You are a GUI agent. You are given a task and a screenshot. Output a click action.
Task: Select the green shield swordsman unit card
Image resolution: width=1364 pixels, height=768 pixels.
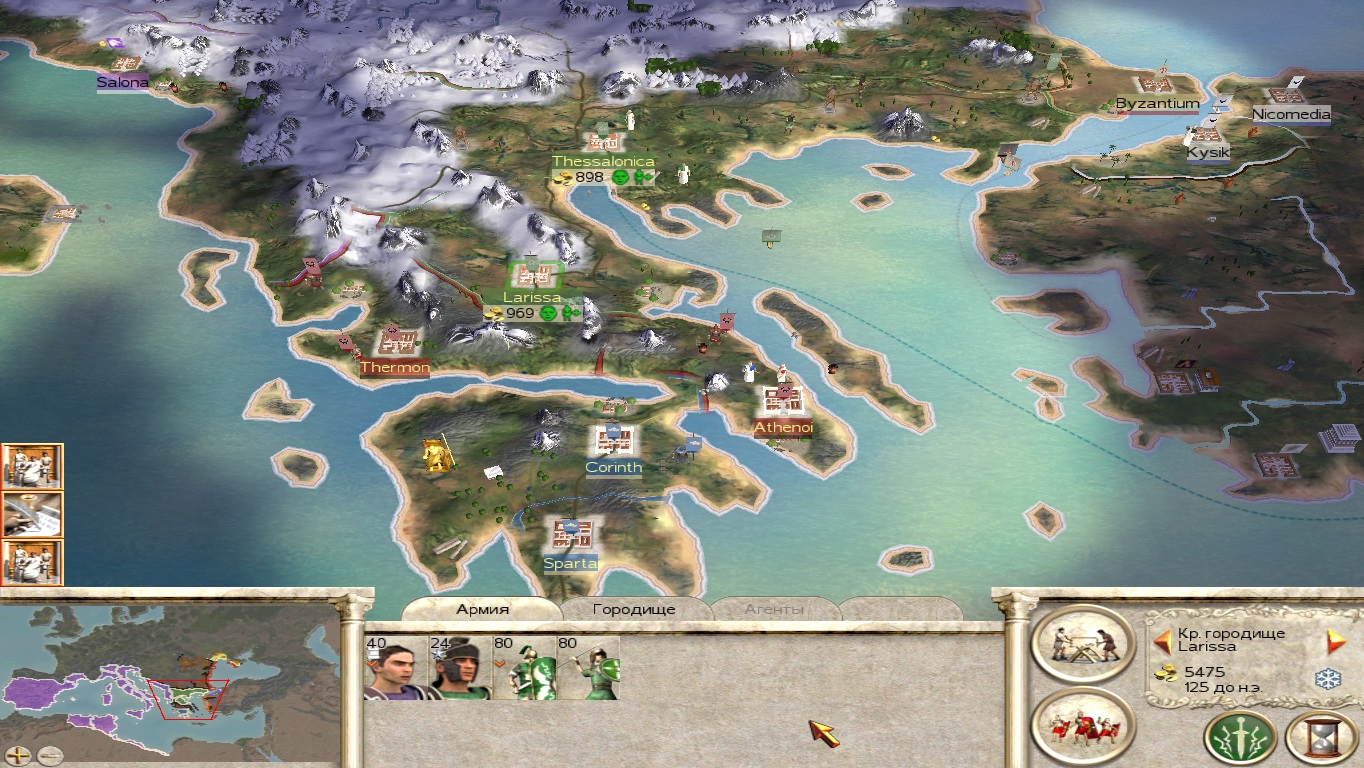tap(525, 668)
